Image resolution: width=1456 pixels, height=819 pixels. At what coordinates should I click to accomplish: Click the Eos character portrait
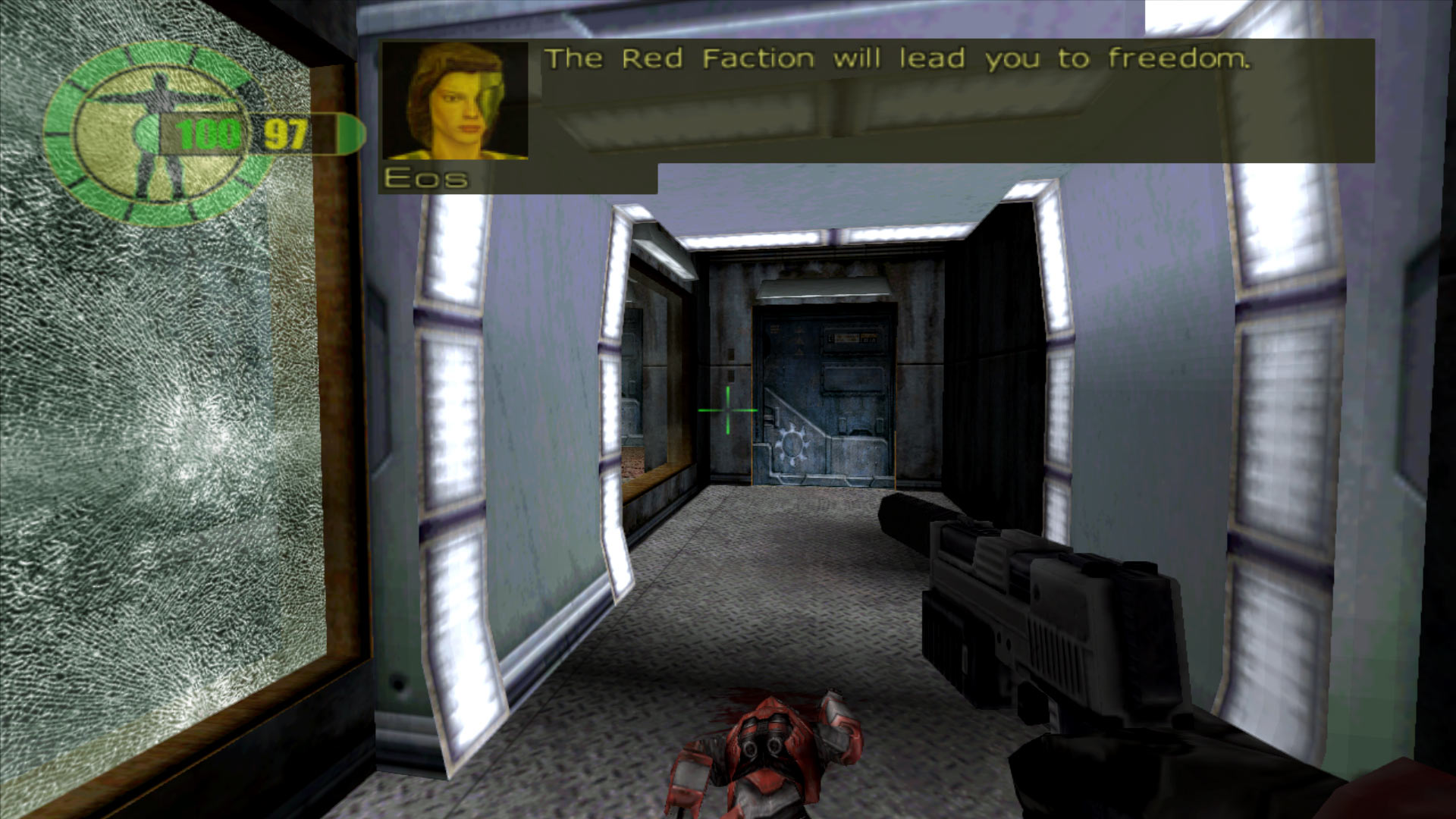455,99
